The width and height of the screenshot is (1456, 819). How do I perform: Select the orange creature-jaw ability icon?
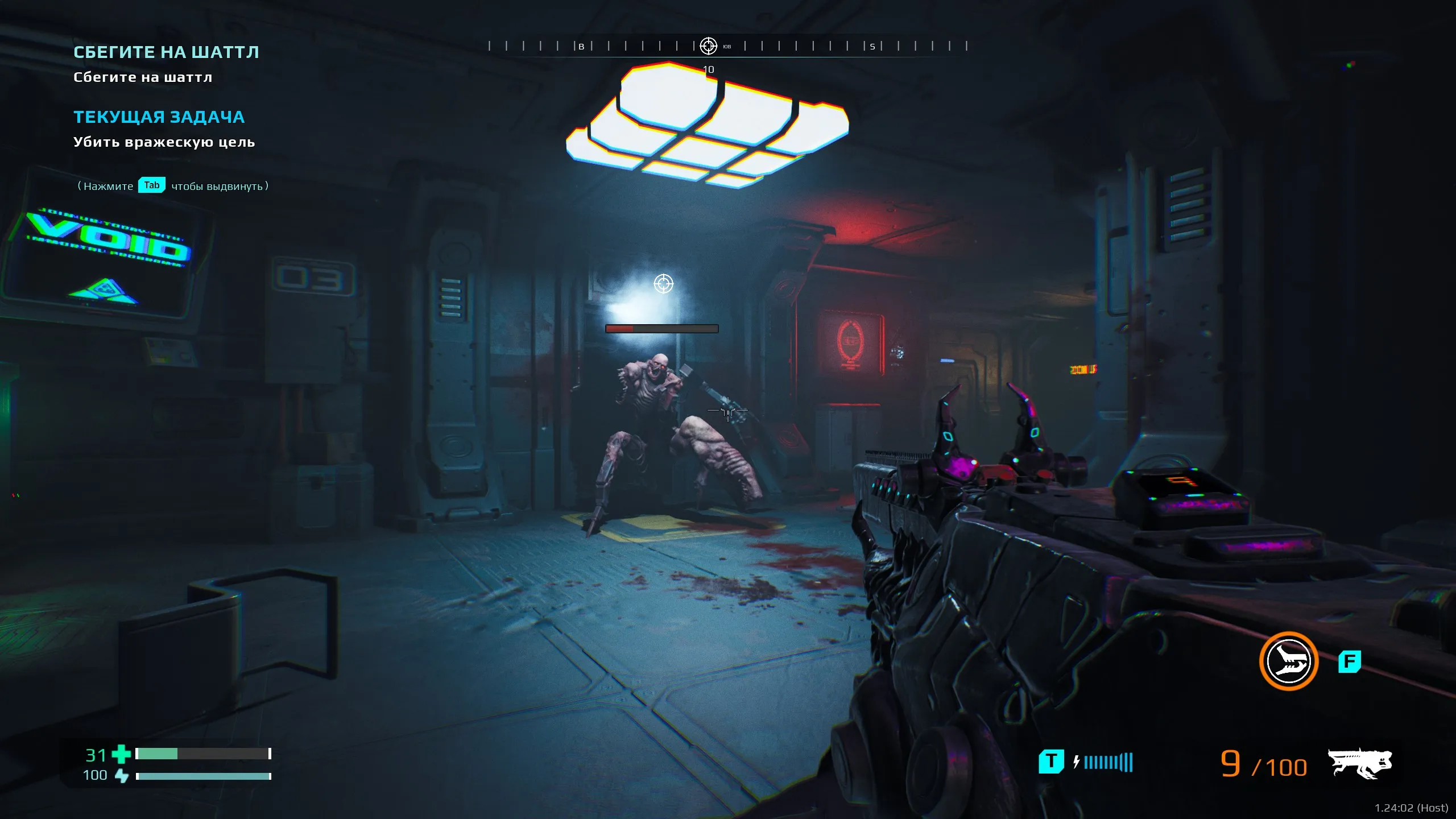[x=1288, y=661]
